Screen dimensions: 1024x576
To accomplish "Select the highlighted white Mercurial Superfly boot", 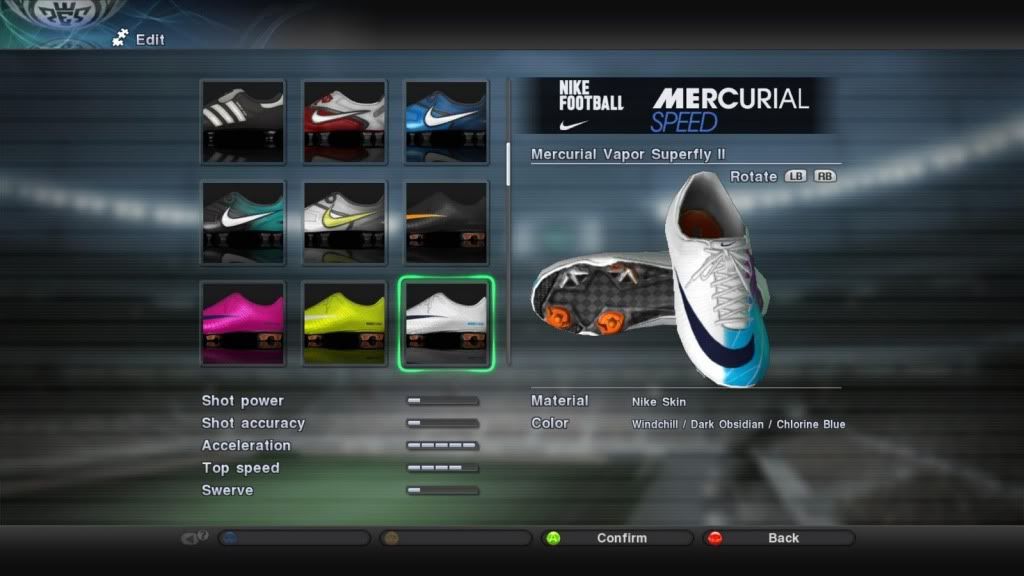I will click(x=446, y=323).
